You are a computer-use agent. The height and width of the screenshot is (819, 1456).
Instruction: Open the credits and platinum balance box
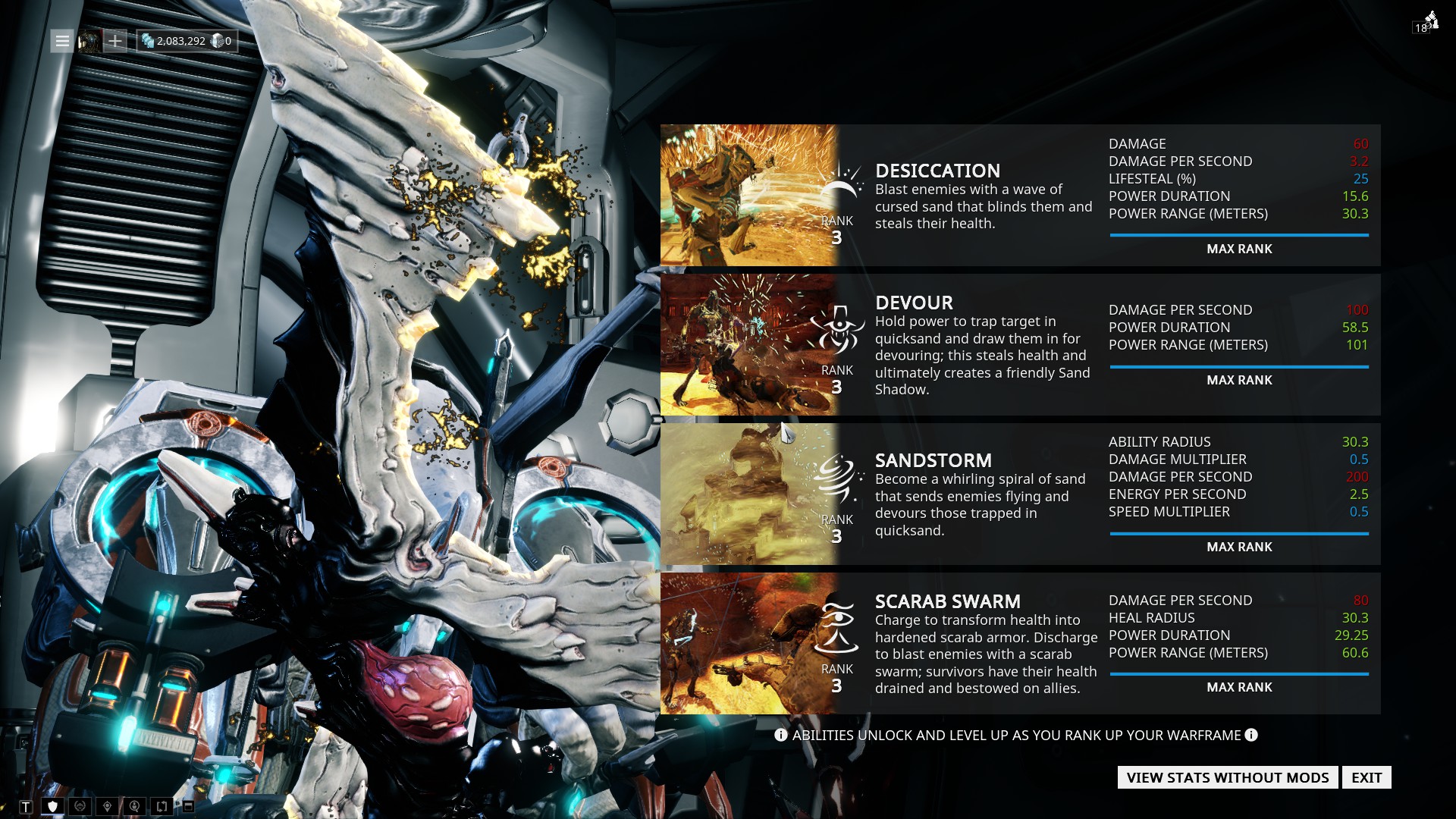pos(187,41)
